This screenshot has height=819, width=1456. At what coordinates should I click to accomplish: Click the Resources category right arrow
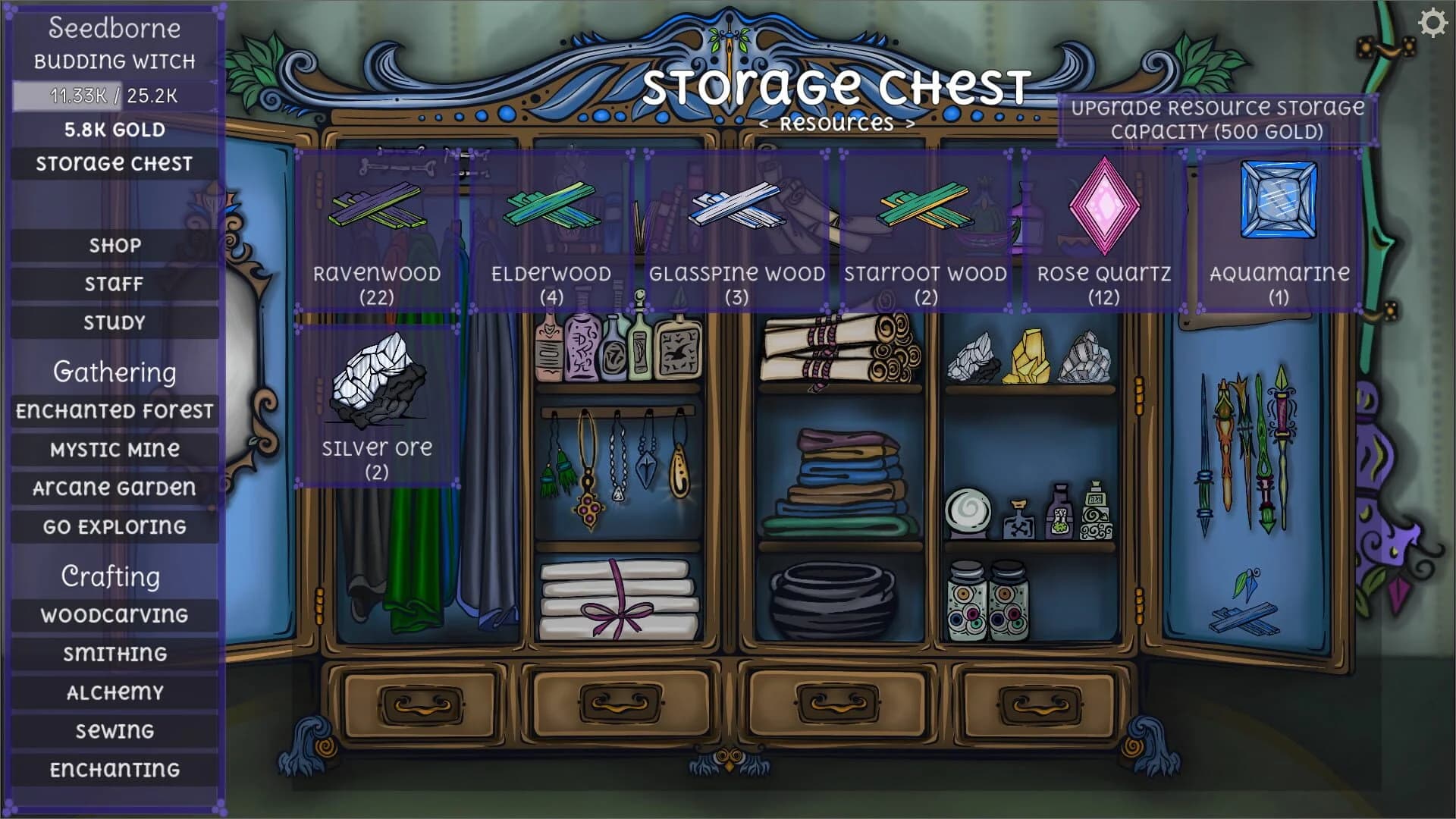tap(909, 122)
